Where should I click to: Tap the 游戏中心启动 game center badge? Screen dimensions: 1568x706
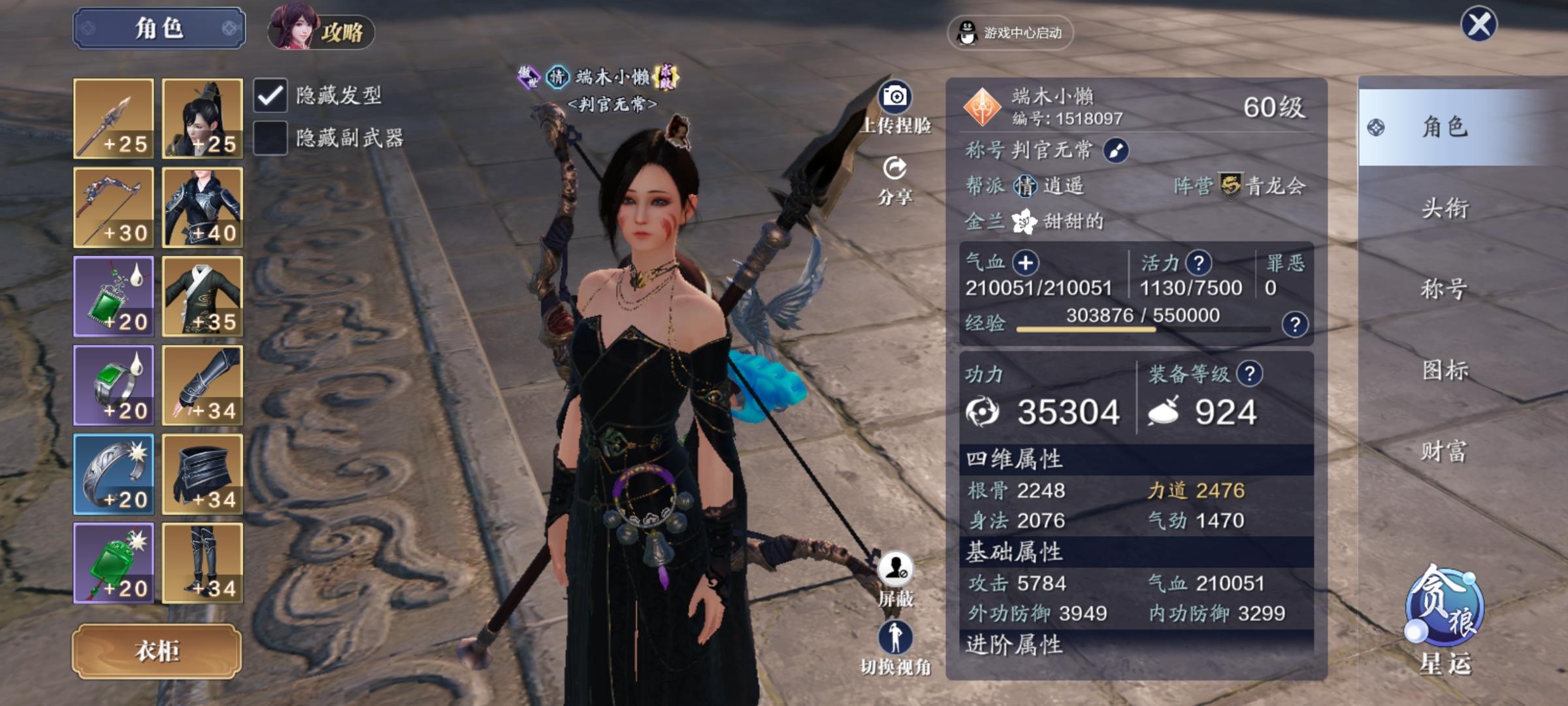click(x=1010, y=33)
